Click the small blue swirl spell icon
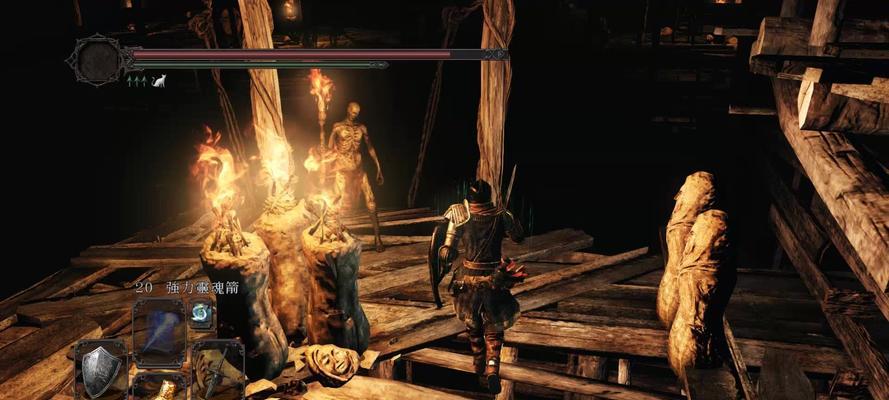The height and width of the screenshot is (400, 889). (x=200, y=312)
